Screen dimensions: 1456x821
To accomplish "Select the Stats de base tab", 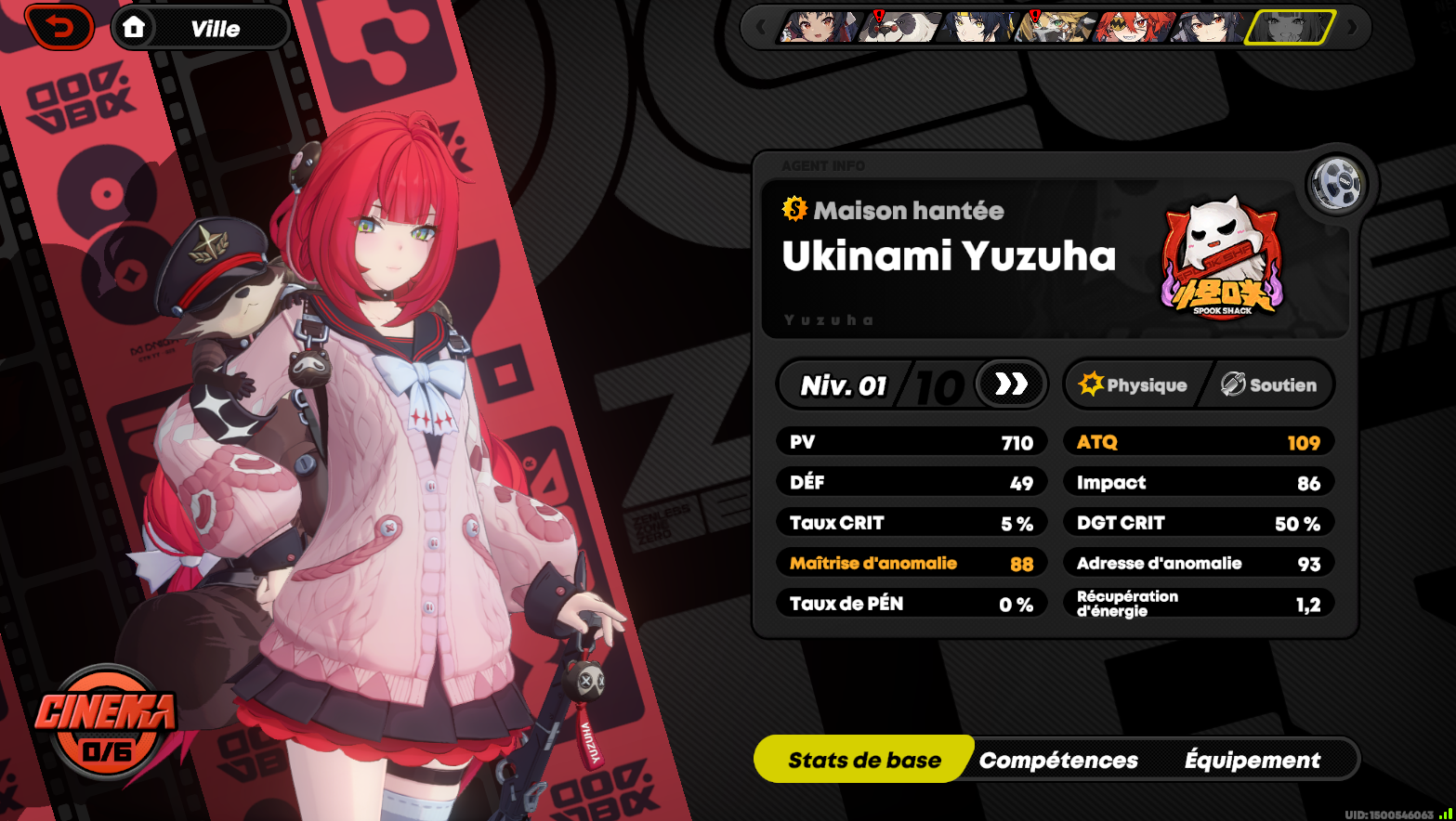I will tap(863, 759).
